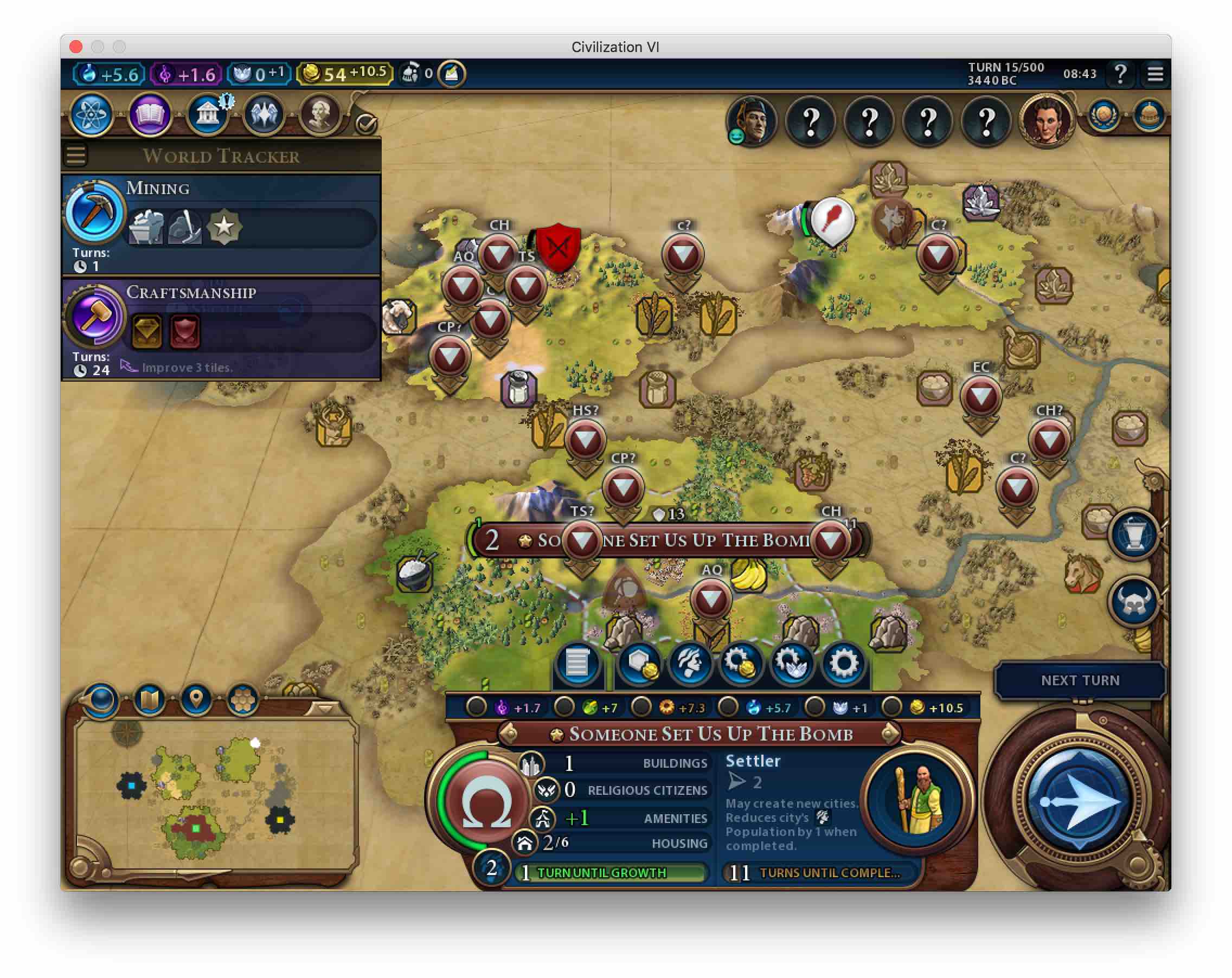Screen dimensions: 1232x978
Task: Open city production gear menu
Action: pos(843,664)
